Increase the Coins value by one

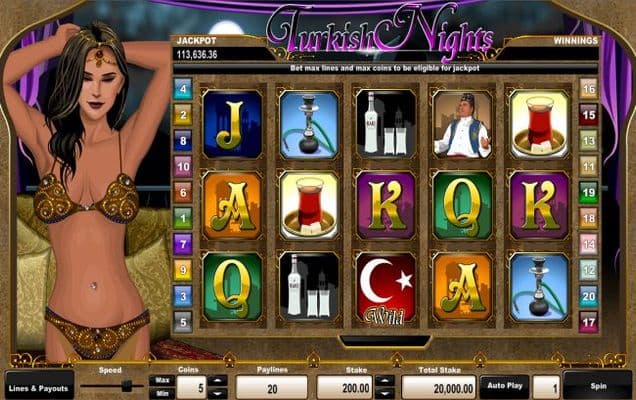click(x=218, y=380)
